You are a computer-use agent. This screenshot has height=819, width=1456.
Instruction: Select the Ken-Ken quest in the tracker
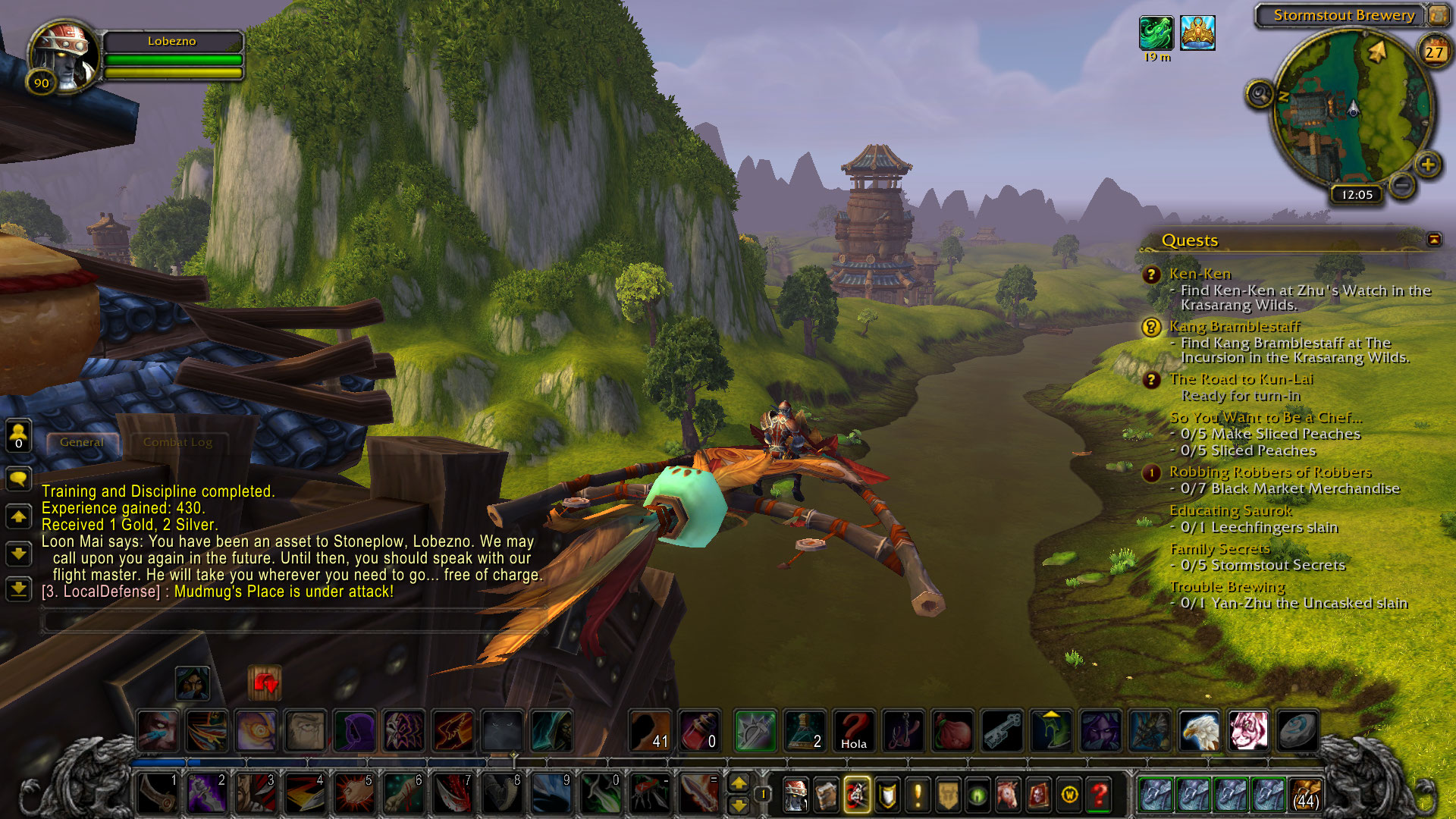(1200, 274)
